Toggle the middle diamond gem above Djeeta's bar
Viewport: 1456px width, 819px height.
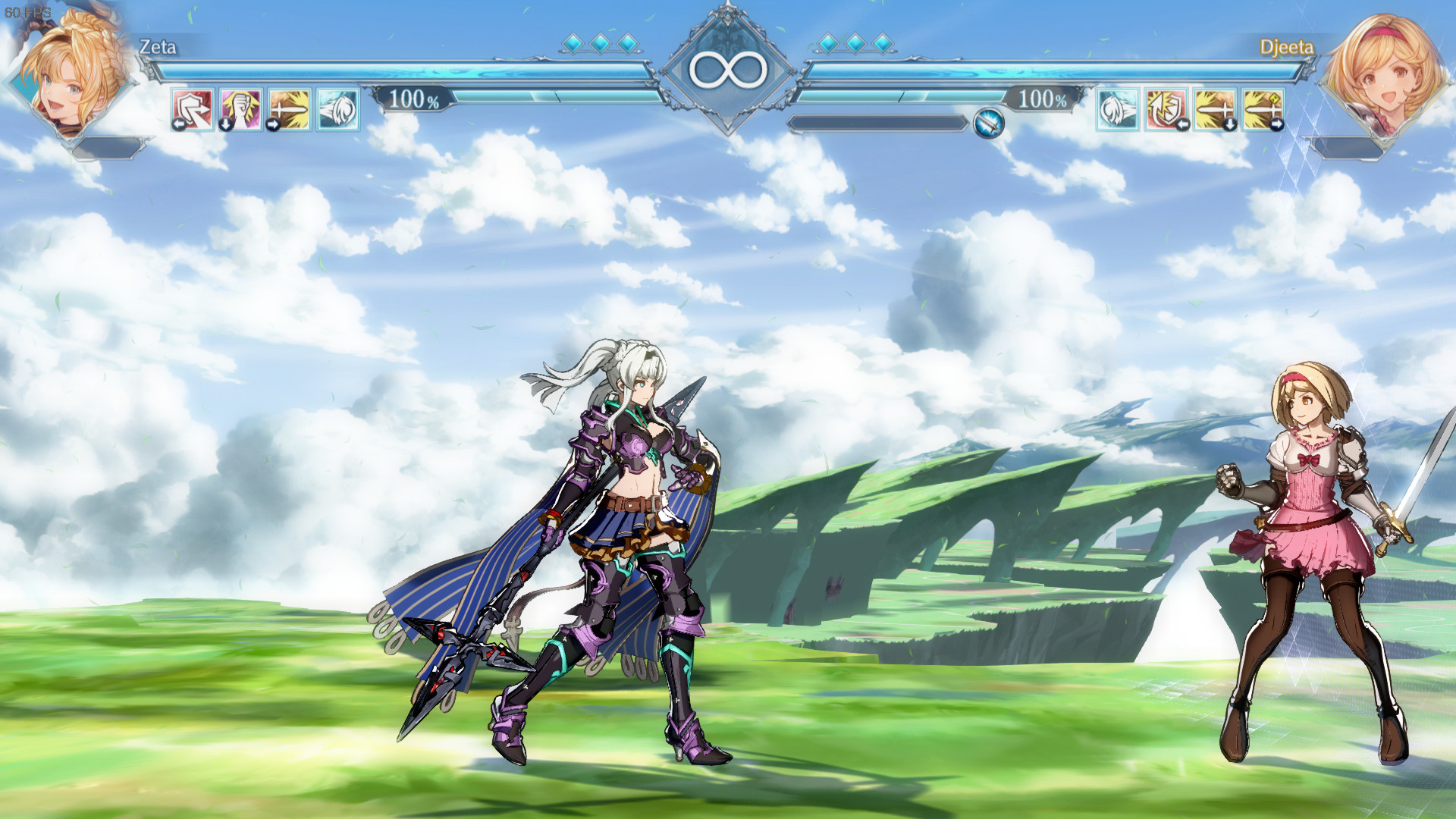pyautogui.click(x=854, y=43)
